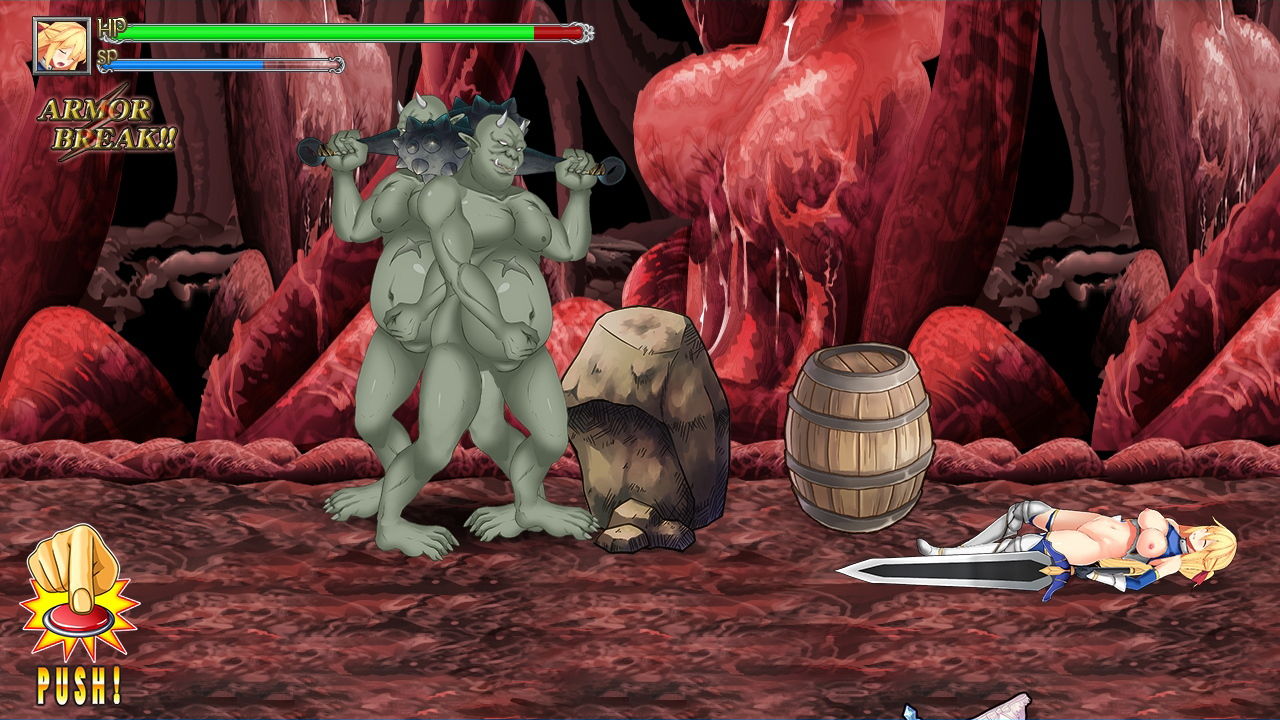
Task: Click the heroine's portrait icon
Action: click(60, 45)
